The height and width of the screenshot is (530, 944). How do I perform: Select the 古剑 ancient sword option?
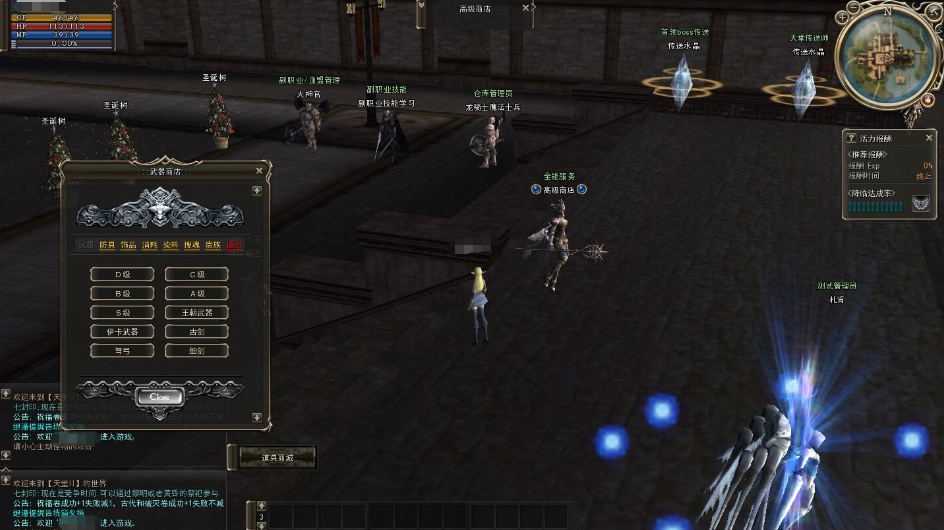196,331
